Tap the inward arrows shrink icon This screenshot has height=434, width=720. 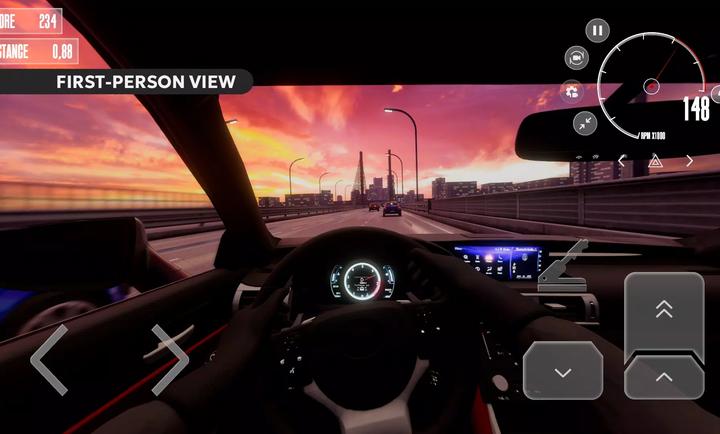coord(585,123)
